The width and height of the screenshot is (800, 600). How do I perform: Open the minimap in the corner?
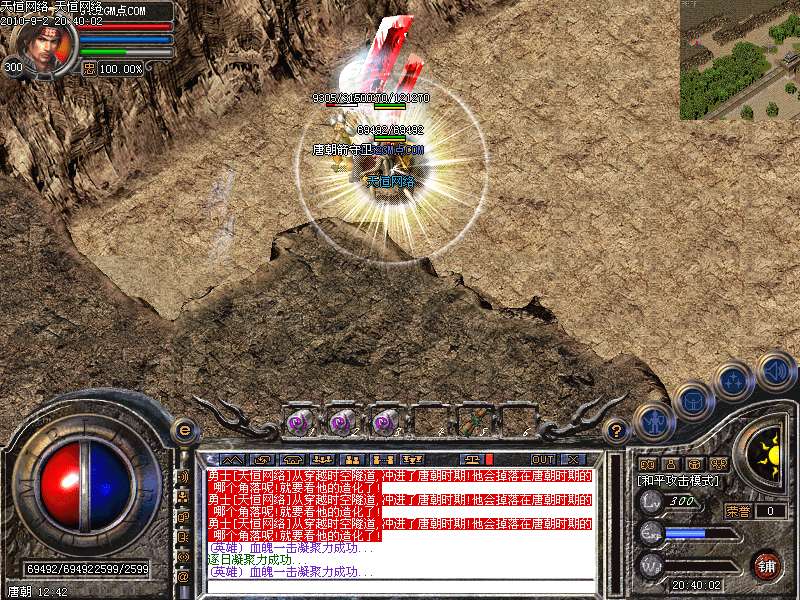point(740,60)
